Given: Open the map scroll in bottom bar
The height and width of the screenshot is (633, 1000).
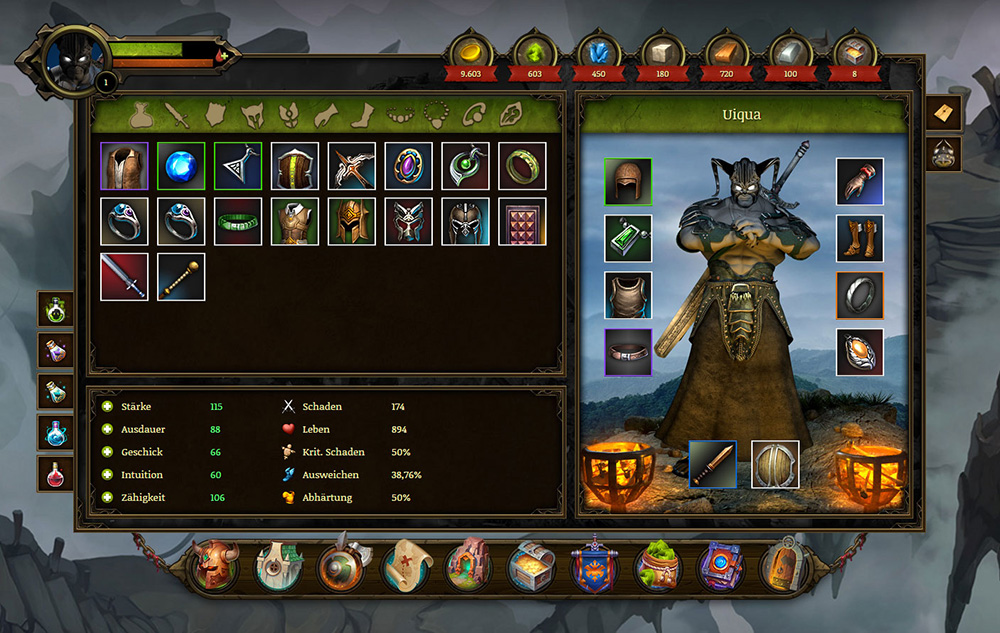Looking at the screenshot, I should tap(406, 567).
